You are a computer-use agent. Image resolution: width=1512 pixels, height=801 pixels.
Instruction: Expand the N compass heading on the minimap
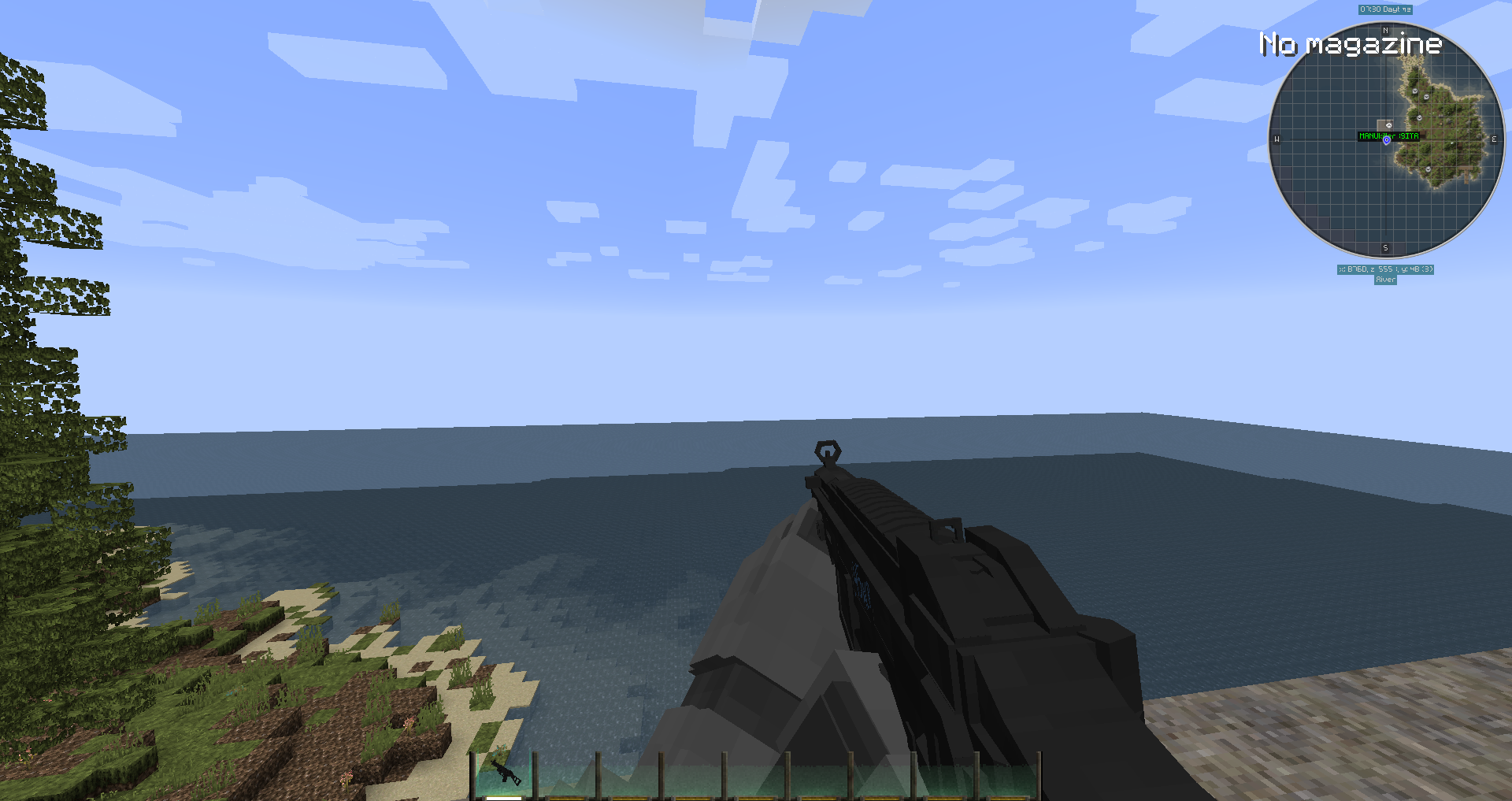click(1385, 31)
